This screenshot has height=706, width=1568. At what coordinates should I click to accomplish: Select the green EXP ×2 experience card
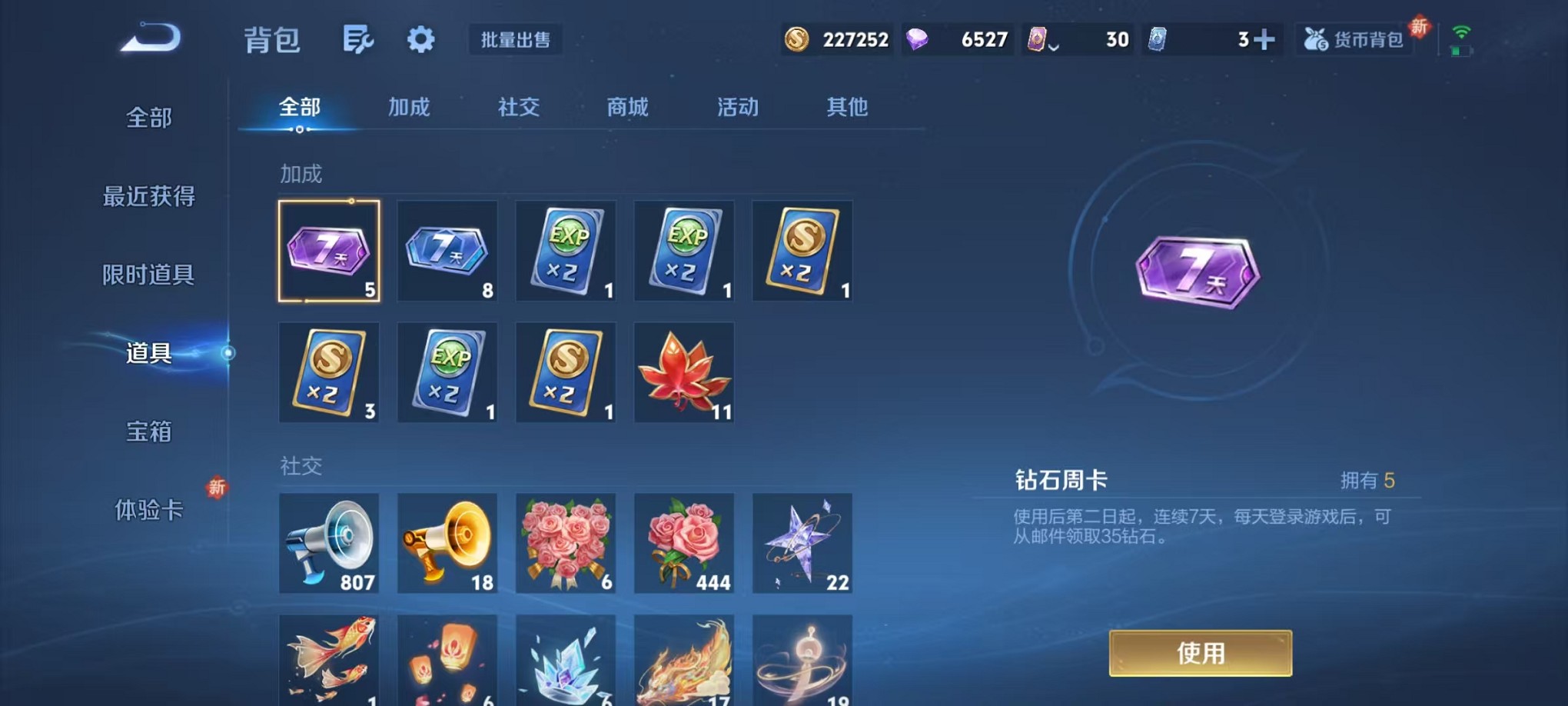tap(565, 250)
